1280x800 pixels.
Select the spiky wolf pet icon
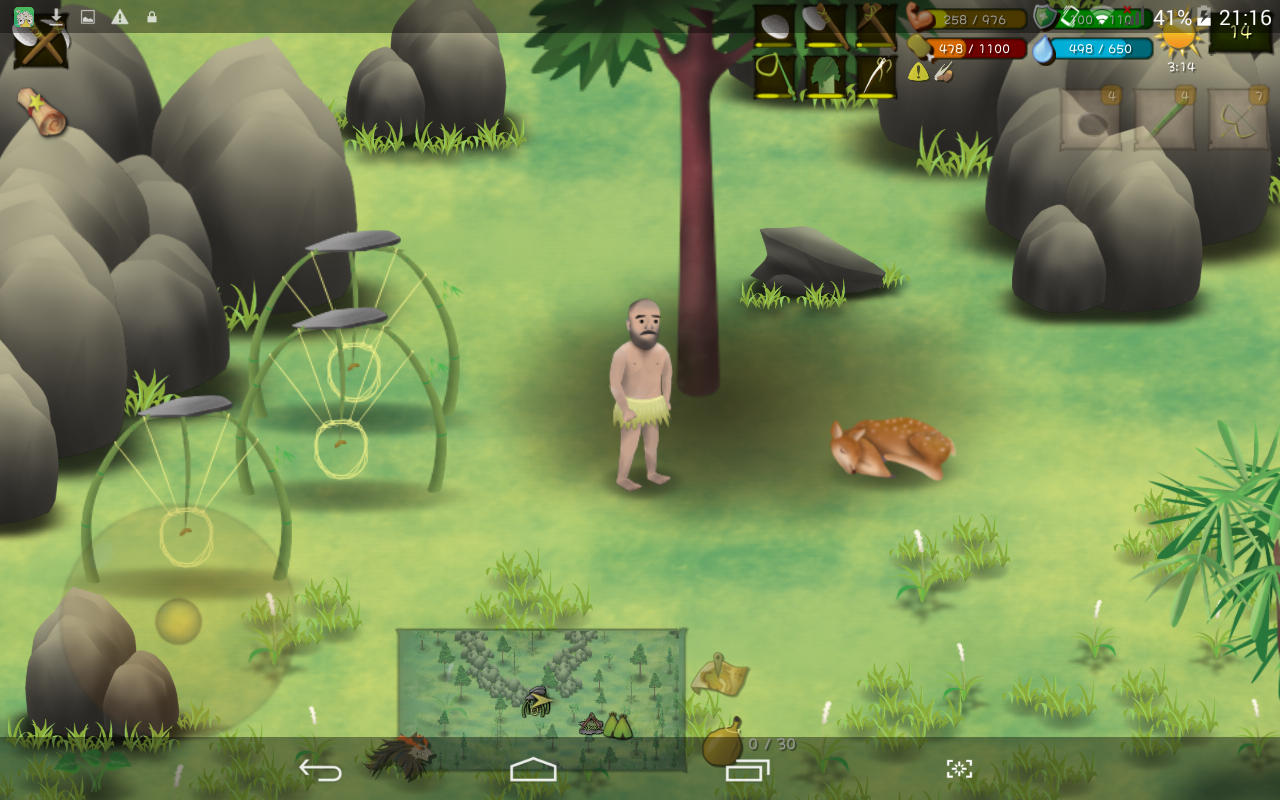[400, 757]
